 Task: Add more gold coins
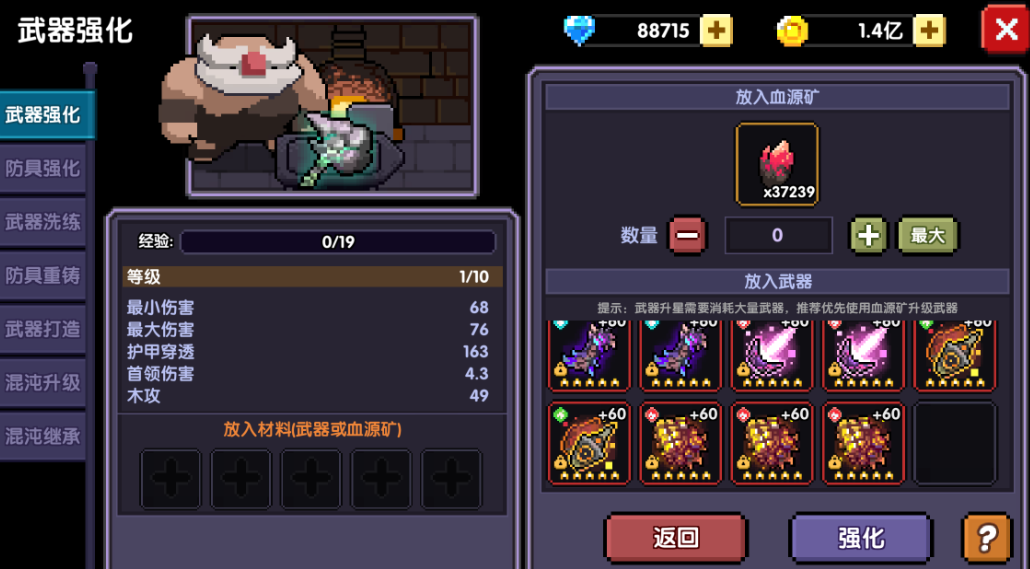point(928,31)
